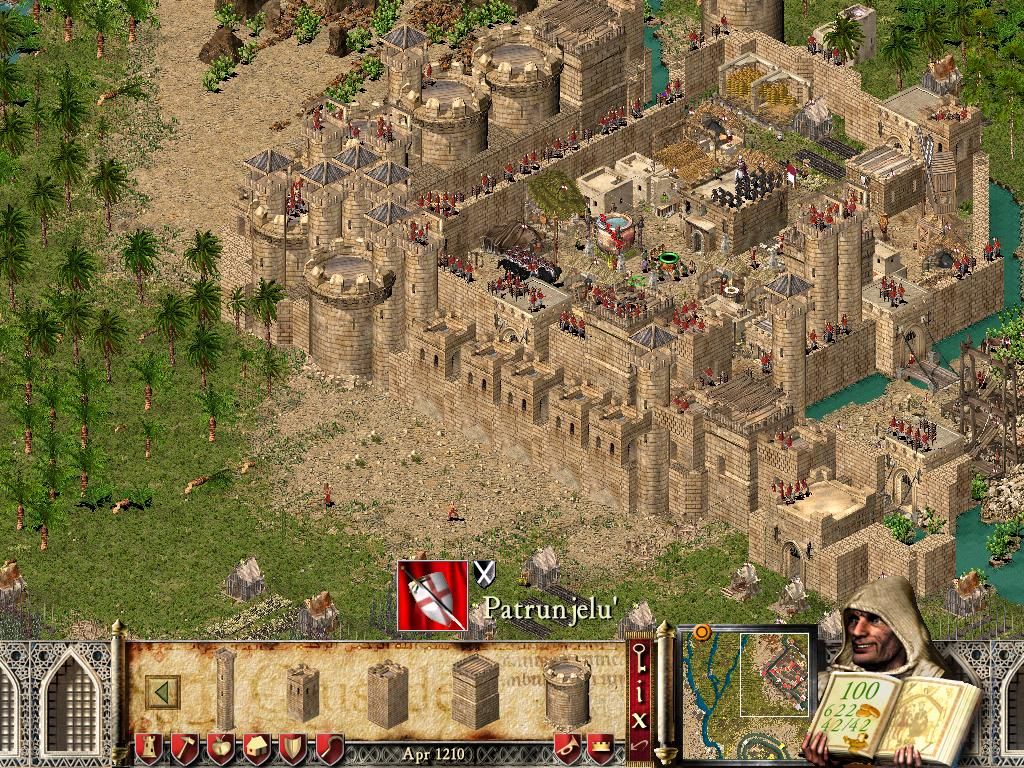Click the undo arrow button
This screenshot has height=768, width=1024.
[x=638, y=745]
